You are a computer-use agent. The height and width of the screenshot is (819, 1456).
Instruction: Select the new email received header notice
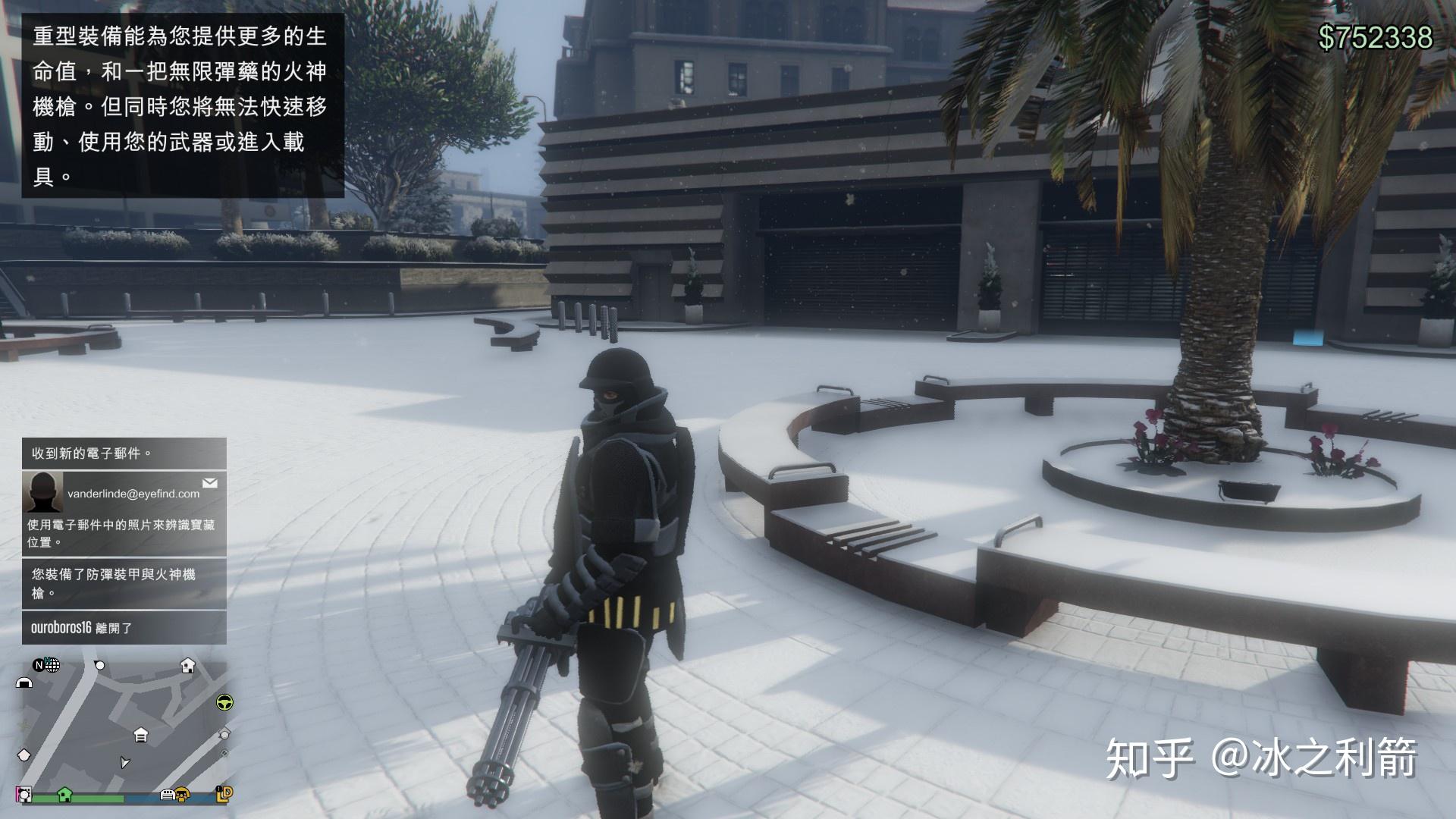124,453
